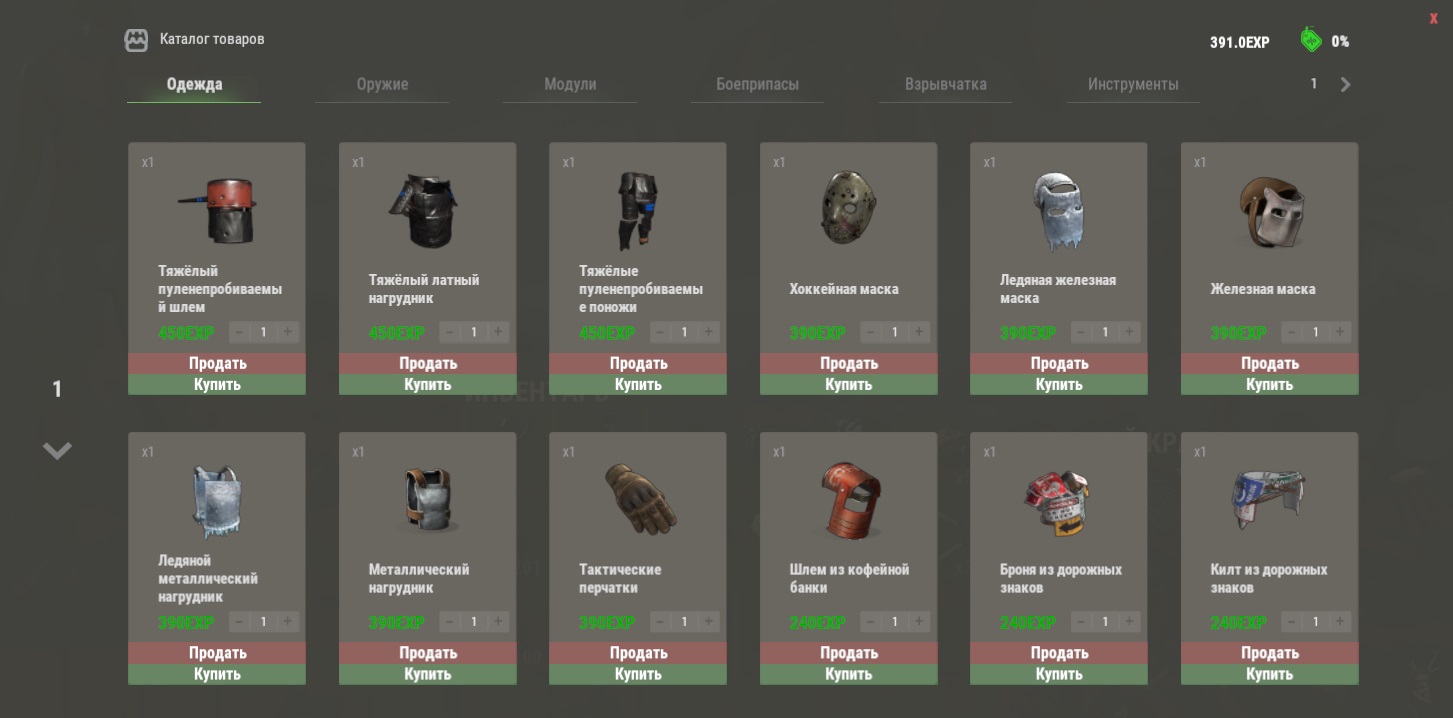1453x718 pixels.
Task: Sell the Броня из дорожных знаков
Action: pos(1058,653)
